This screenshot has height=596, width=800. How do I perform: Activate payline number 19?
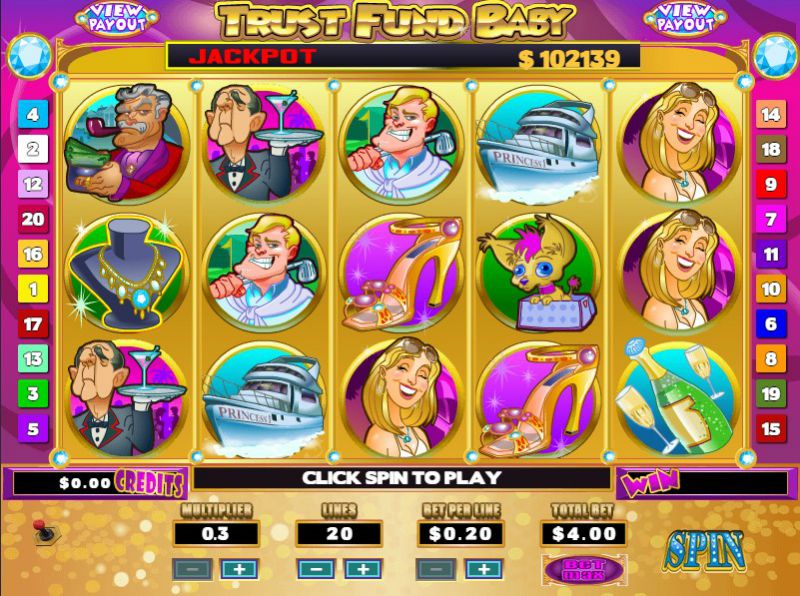click(770, 394)
